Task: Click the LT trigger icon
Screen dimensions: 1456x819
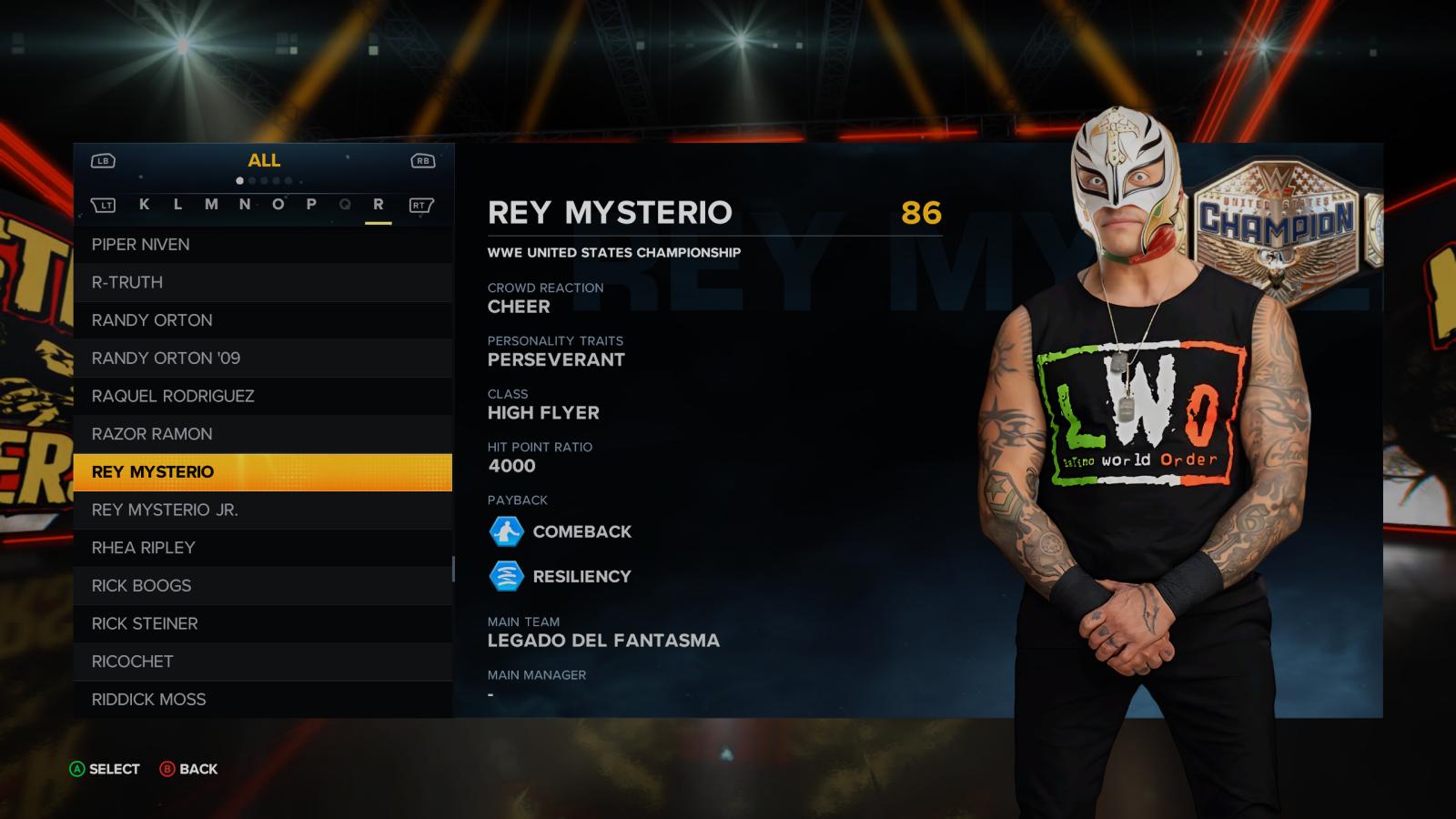Action: point(106,206)
